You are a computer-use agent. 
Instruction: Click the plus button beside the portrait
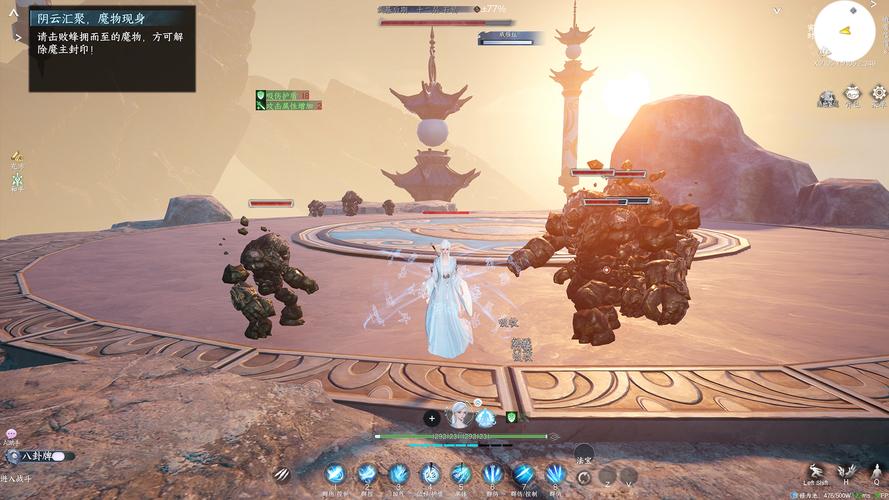click(x=431, y=418)
